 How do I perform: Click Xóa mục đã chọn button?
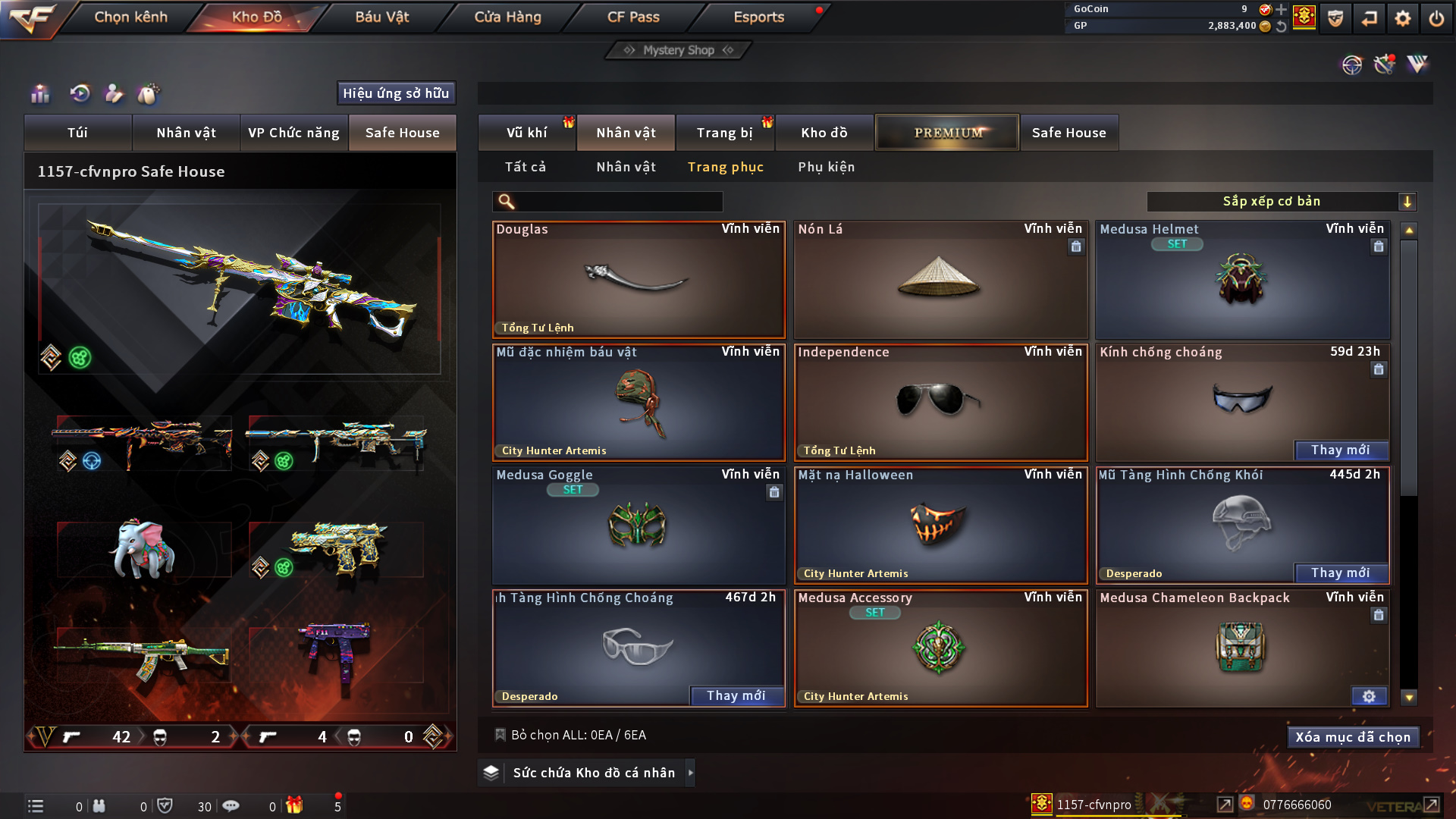(1353, 737)
